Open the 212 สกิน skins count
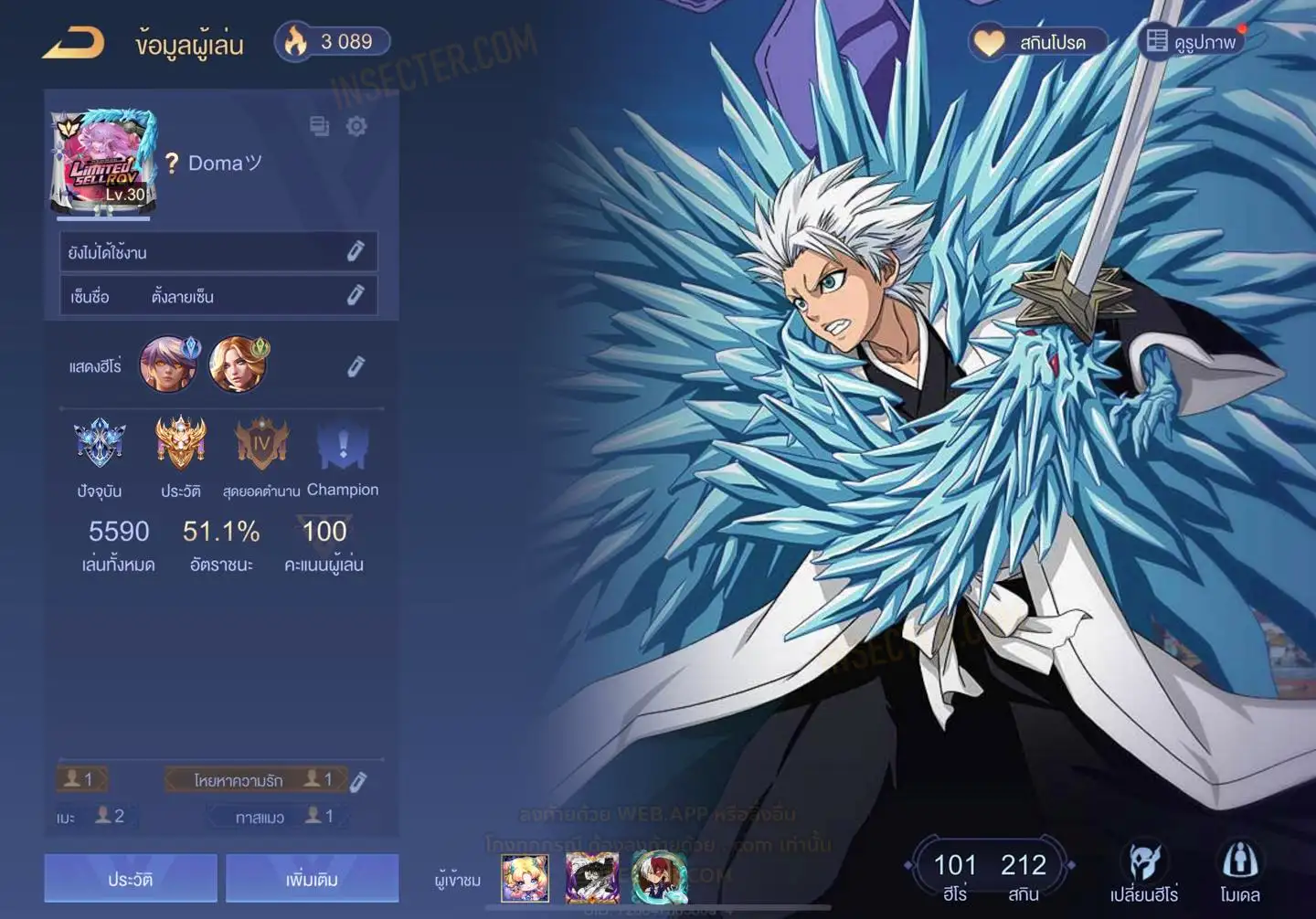This screenshot has height=919, width=1316. coord(1023,875)
